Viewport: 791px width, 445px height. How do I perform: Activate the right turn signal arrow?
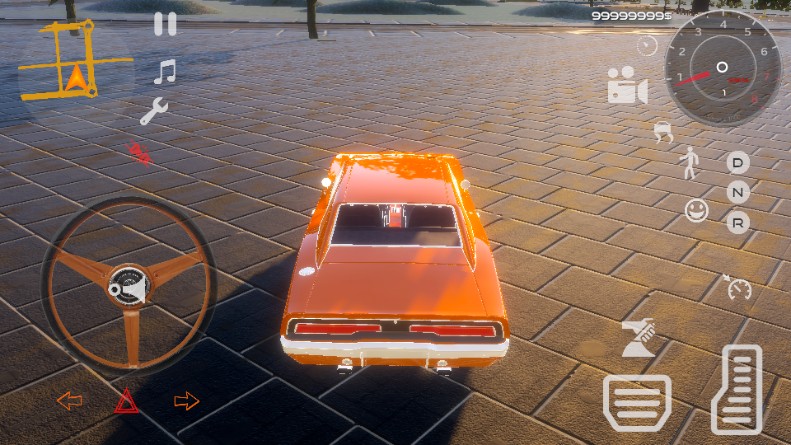[186, 401]
